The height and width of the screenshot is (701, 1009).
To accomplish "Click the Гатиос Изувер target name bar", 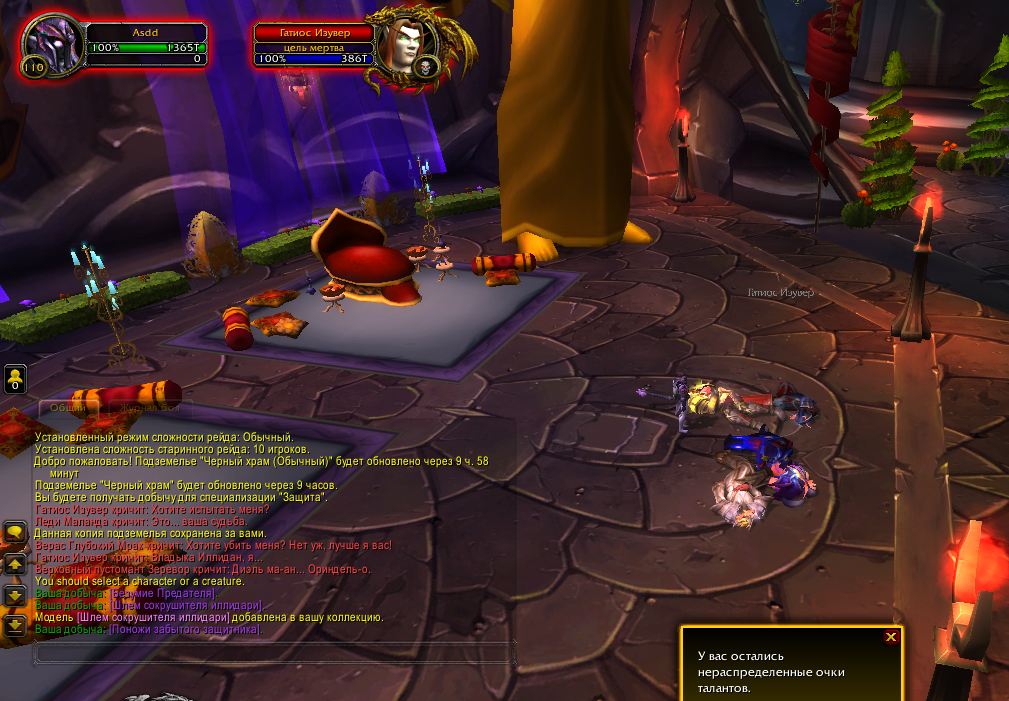I will click(x=313, y=32).
